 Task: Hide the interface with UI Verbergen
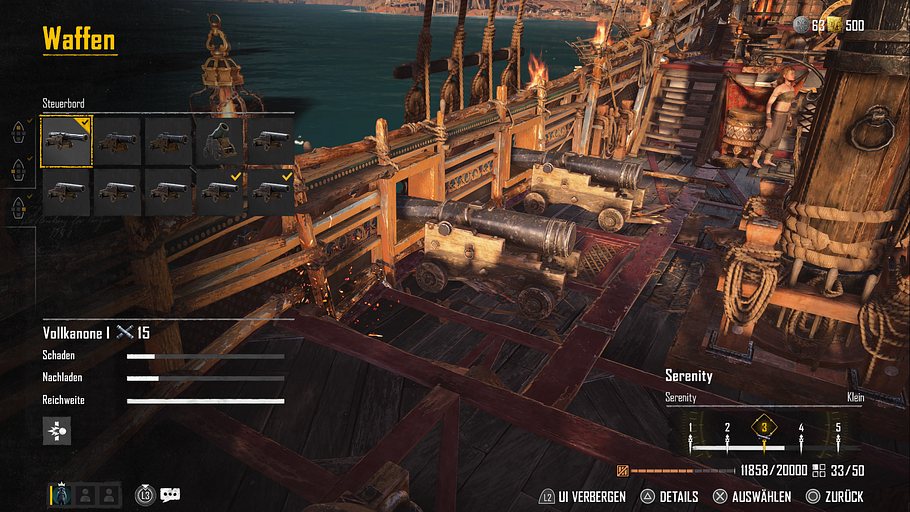point(583,496)
